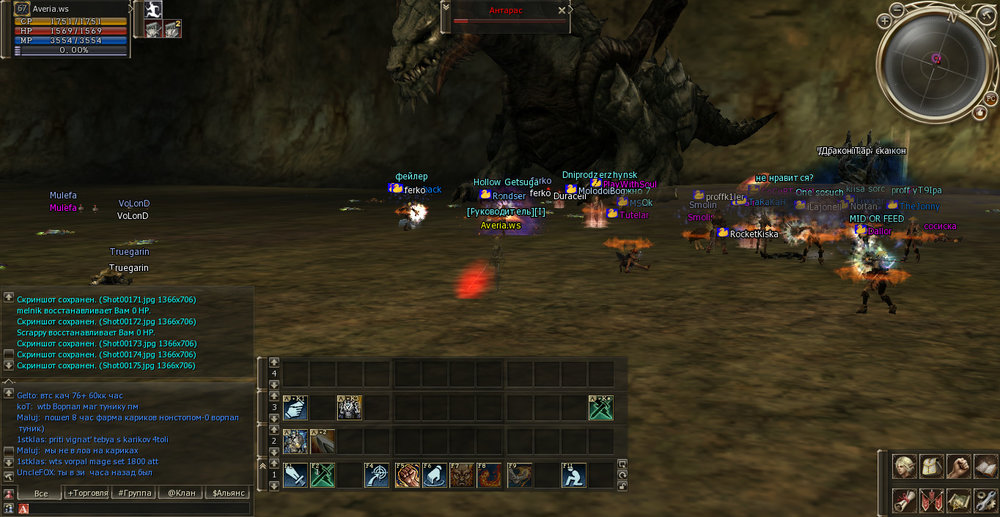Open the inventory bag icon
Screen dimensions: 1000x517
[x=931, y=467]
